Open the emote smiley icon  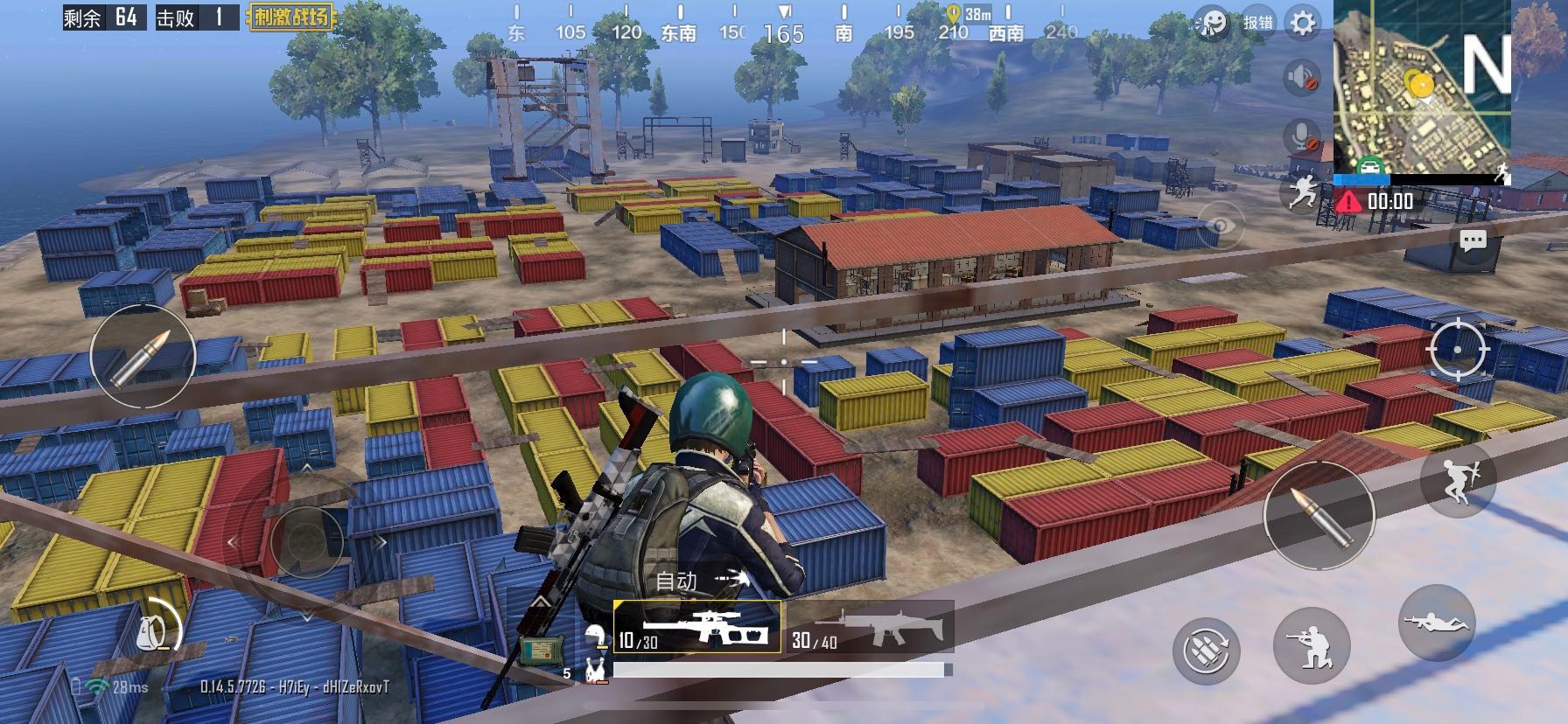[x=1212, y=24]
